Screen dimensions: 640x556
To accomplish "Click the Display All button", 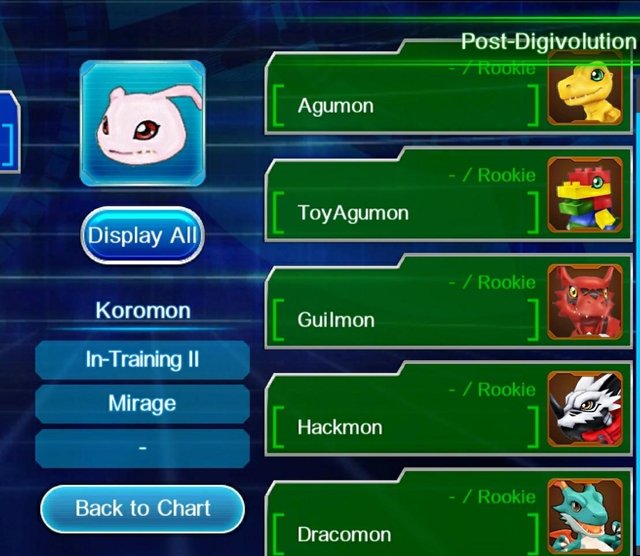I will (142, 236).
